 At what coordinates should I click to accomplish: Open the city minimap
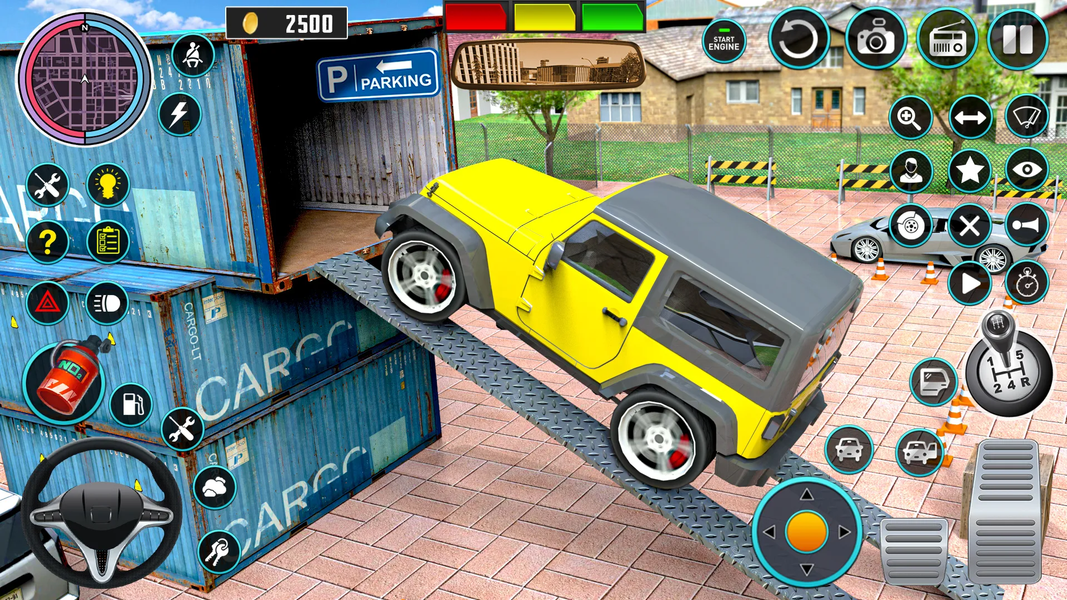tap(84, 78)
